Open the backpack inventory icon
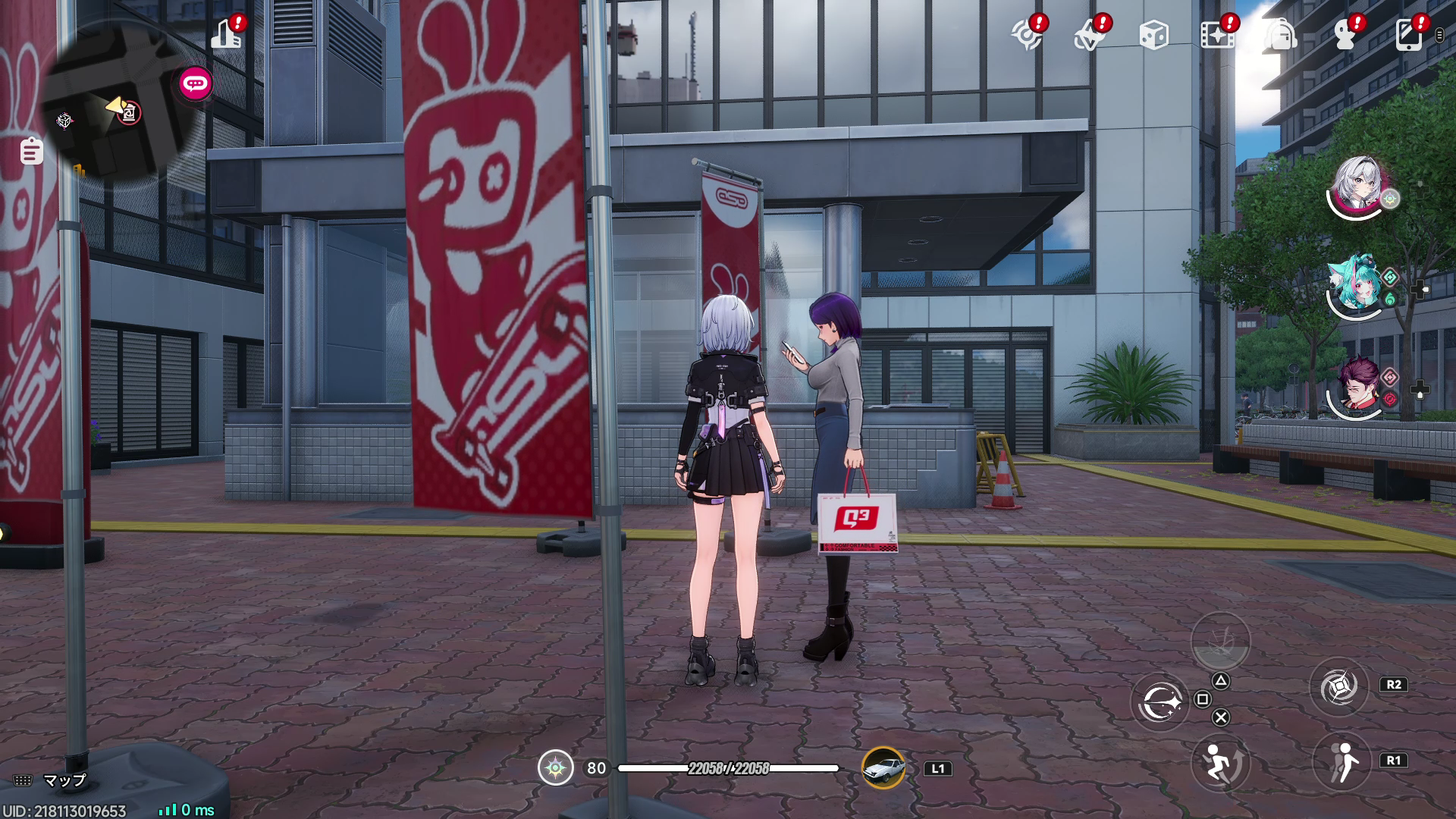This screenshot has width=1456, height=819. tap(1281, 35)
